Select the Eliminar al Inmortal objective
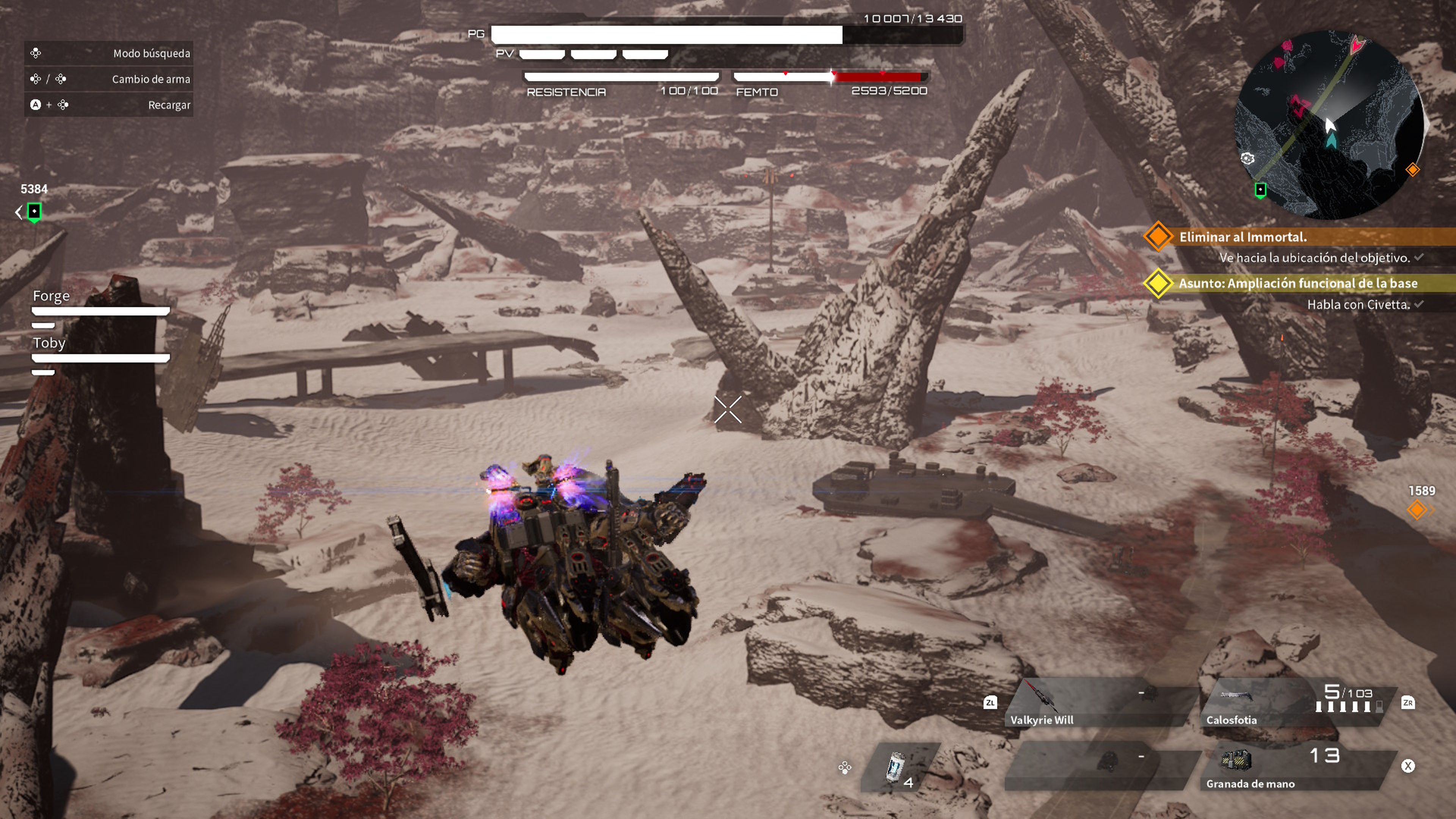1456x819 pixels. pos(1243,237)
